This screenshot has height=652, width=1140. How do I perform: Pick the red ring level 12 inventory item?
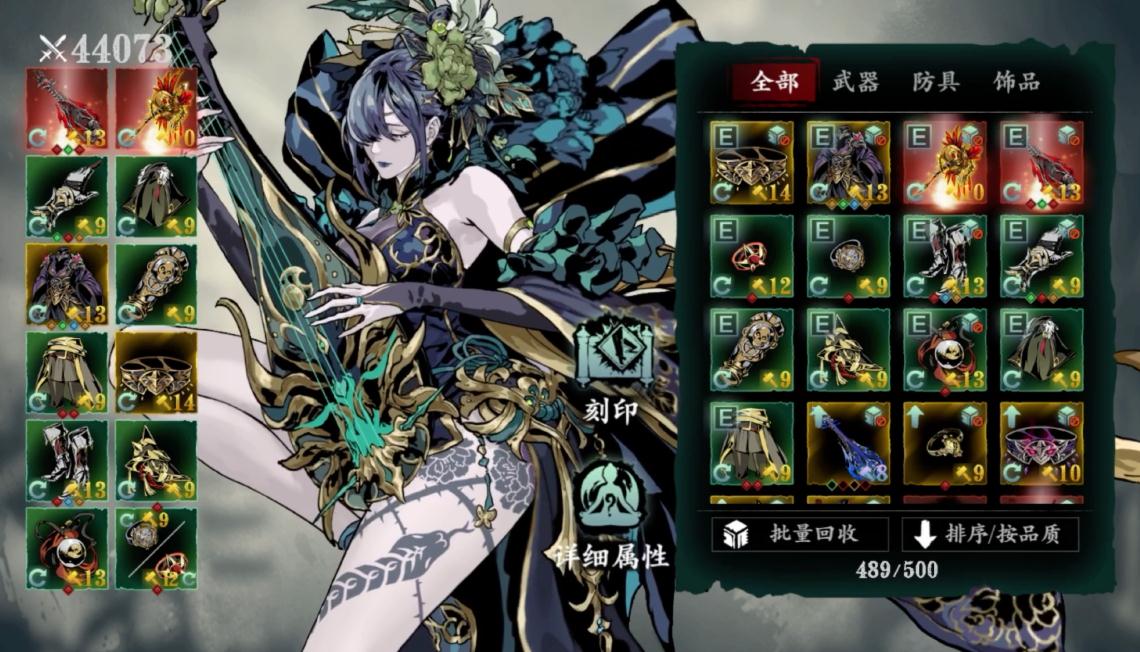coord(752,256)
